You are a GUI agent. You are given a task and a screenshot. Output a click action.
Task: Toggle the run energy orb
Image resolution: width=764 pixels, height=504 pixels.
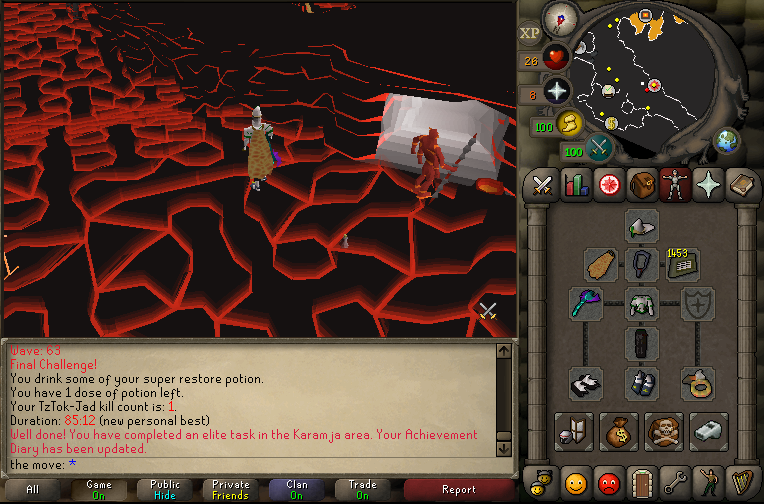click(x=569, y=123)
